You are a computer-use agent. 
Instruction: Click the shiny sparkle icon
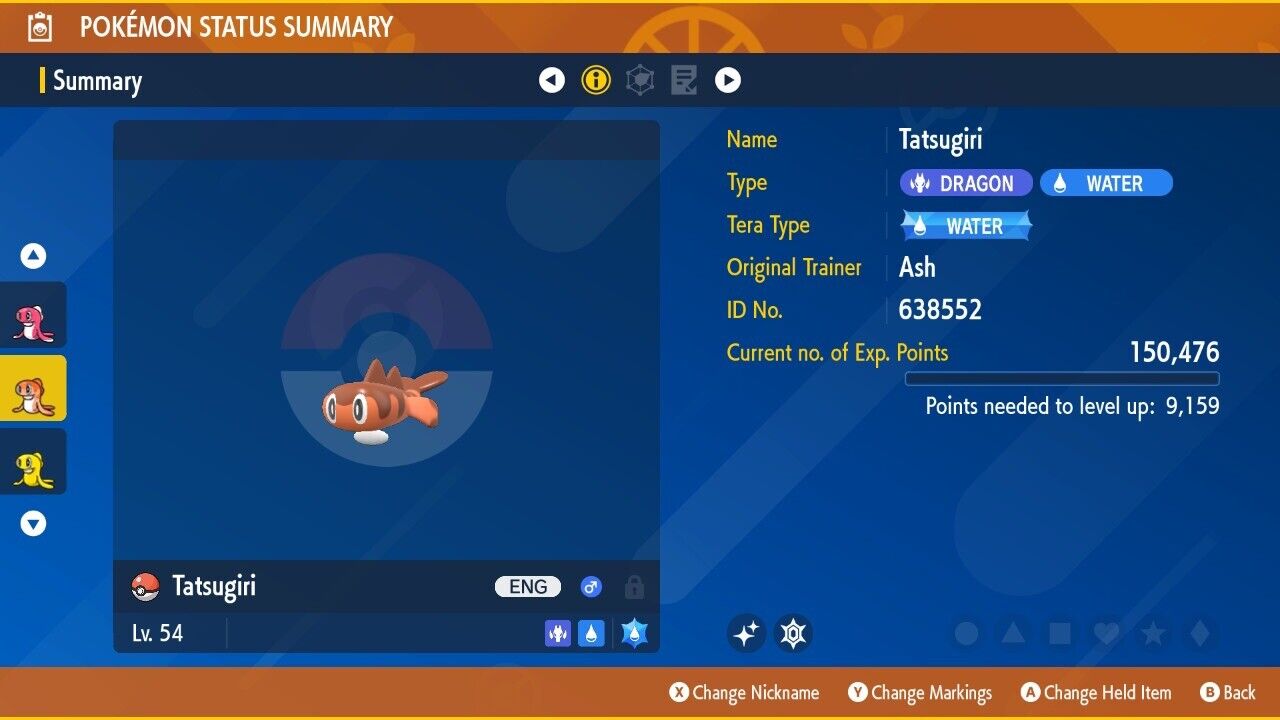746,633
